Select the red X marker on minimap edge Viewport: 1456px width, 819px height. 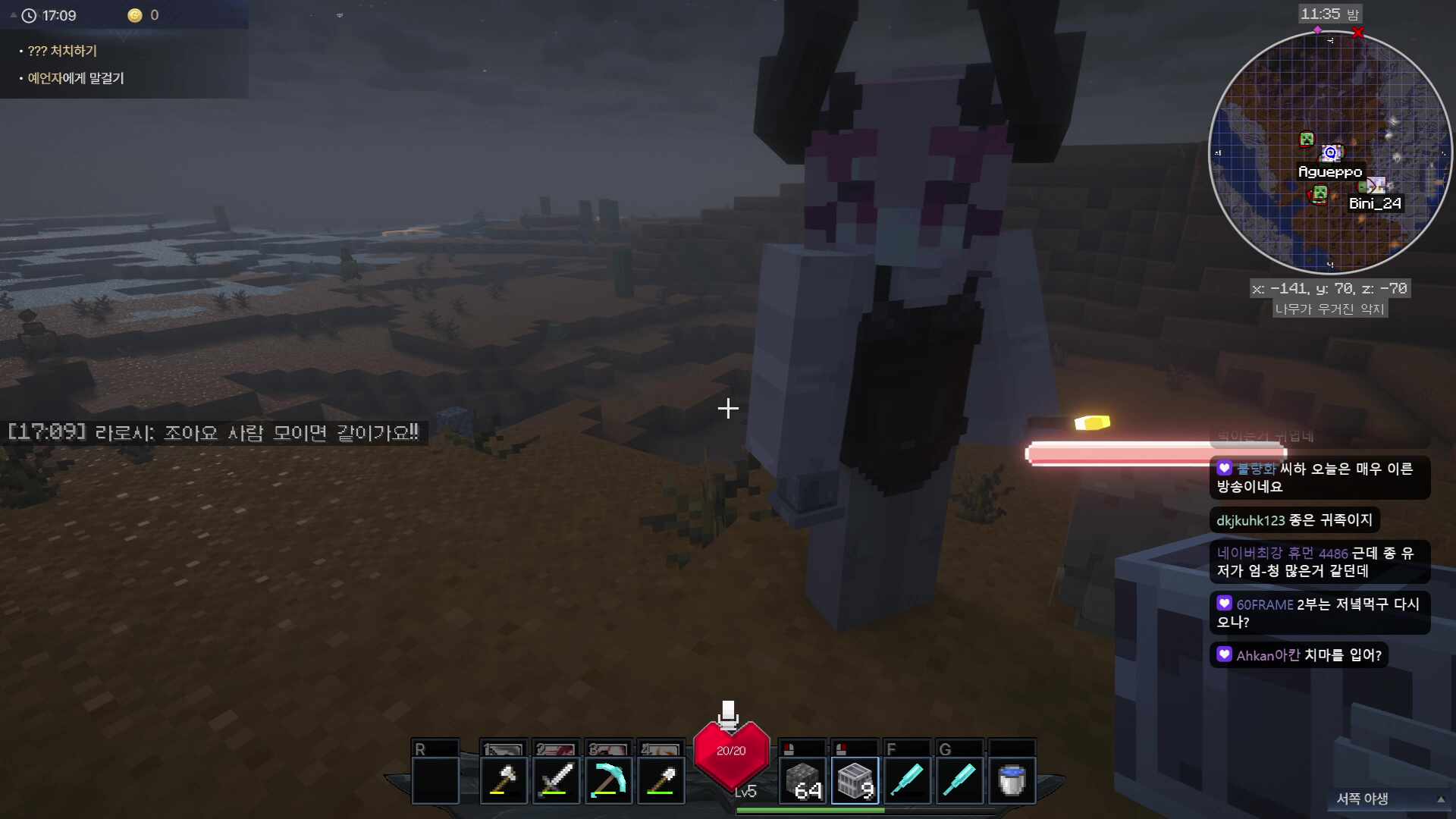tap(1358, 33)
